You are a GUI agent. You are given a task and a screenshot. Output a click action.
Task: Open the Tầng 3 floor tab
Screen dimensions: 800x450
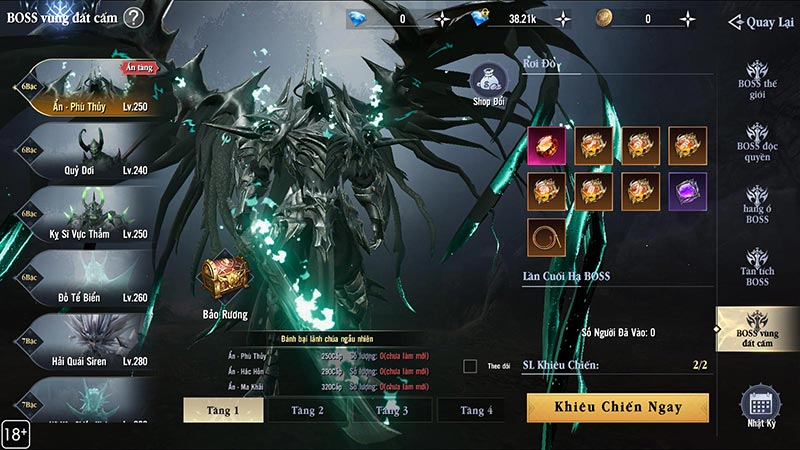click(392, 410)
